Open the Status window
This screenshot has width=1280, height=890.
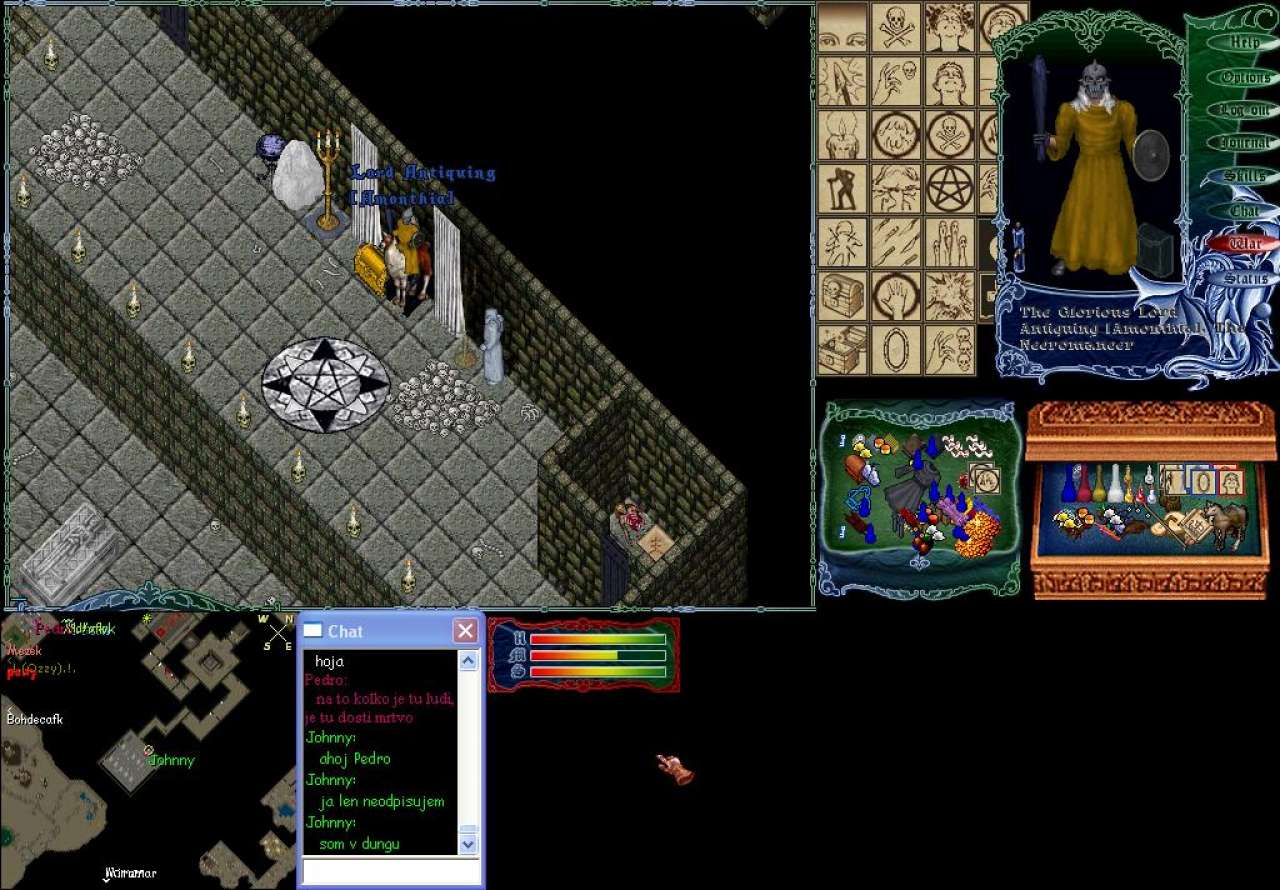tap(1245, 279)
